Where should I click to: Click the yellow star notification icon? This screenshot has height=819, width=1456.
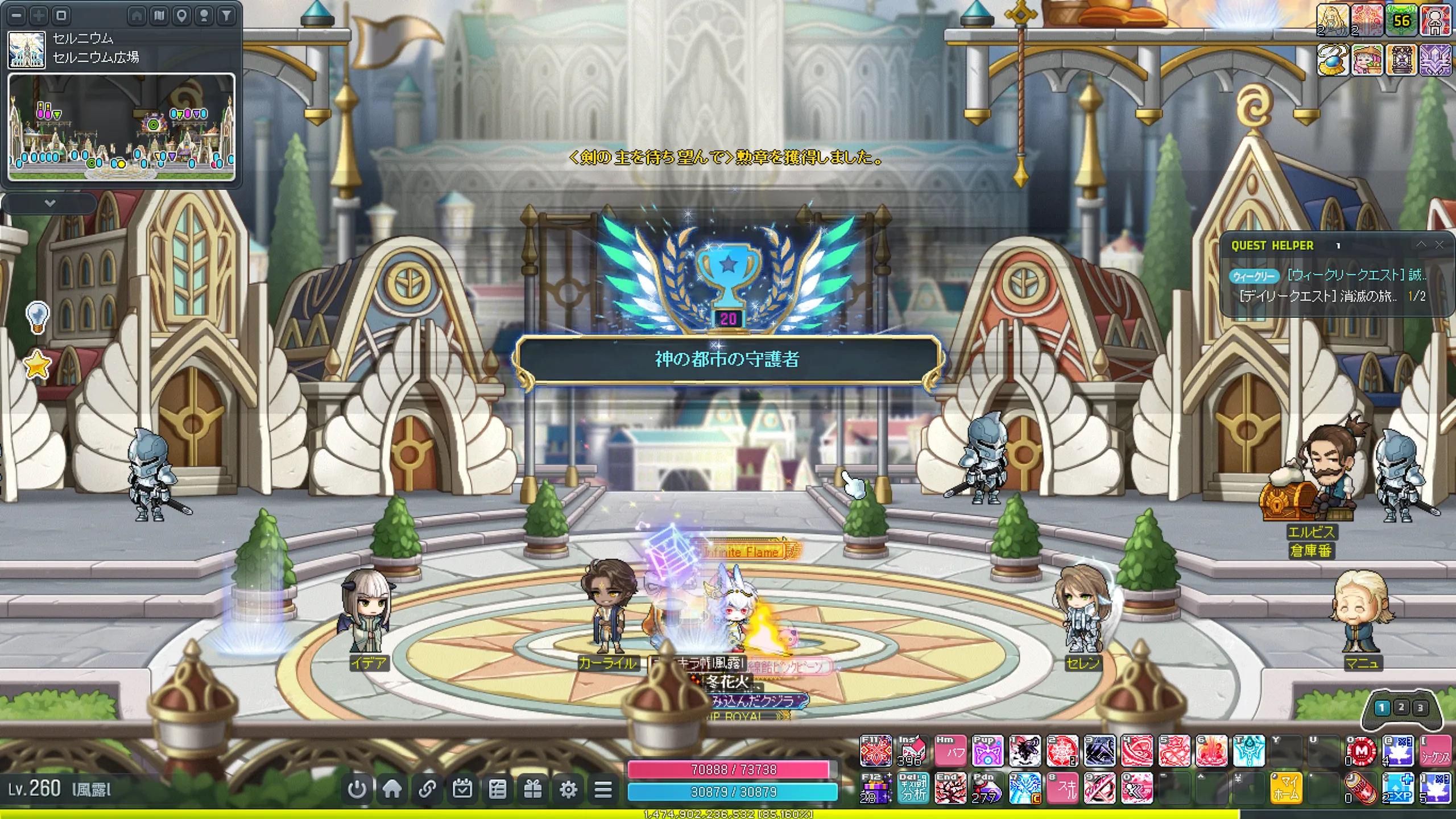[x=38, y=365]
